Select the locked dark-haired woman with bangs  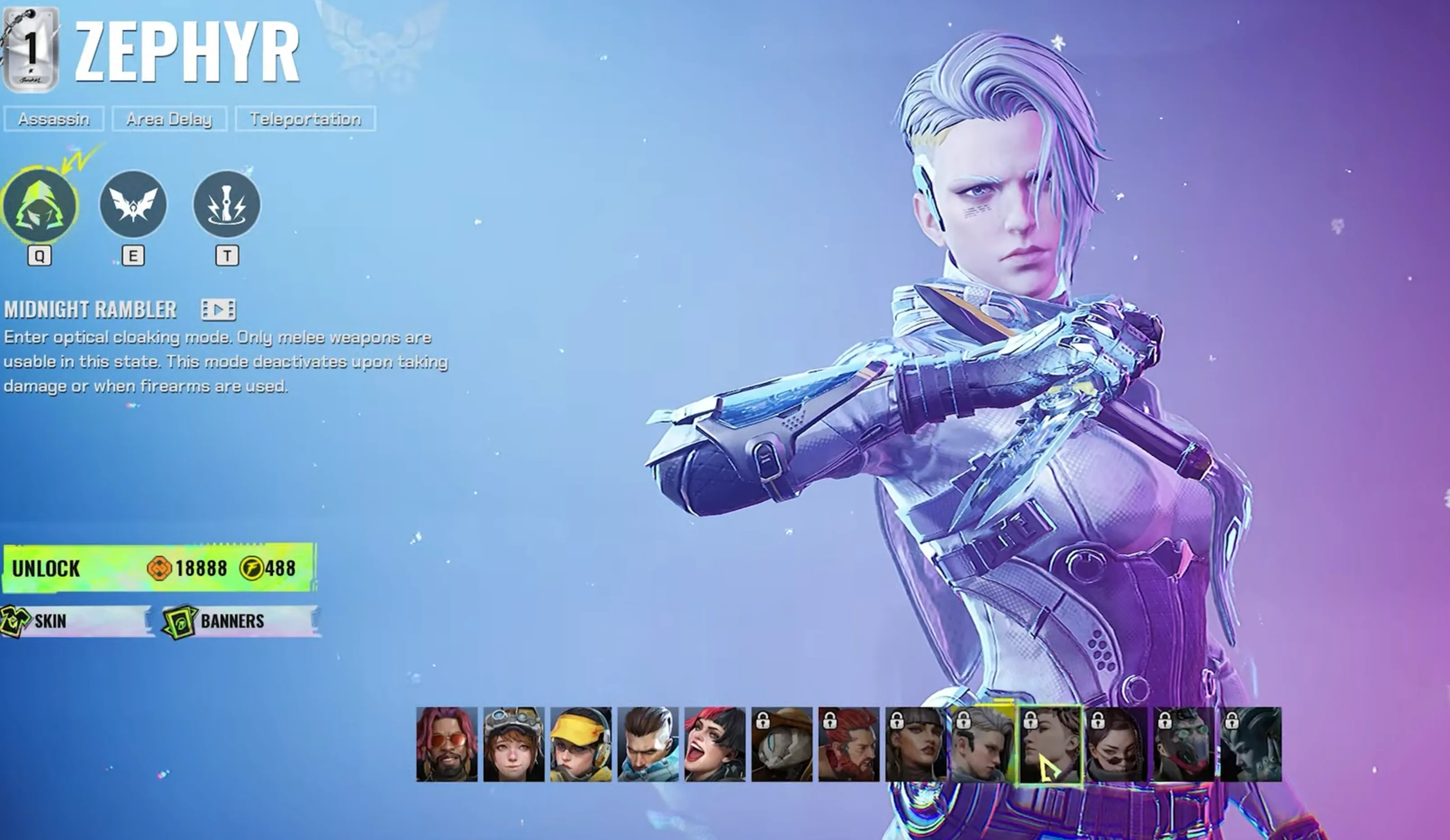(x=916, y=745)
